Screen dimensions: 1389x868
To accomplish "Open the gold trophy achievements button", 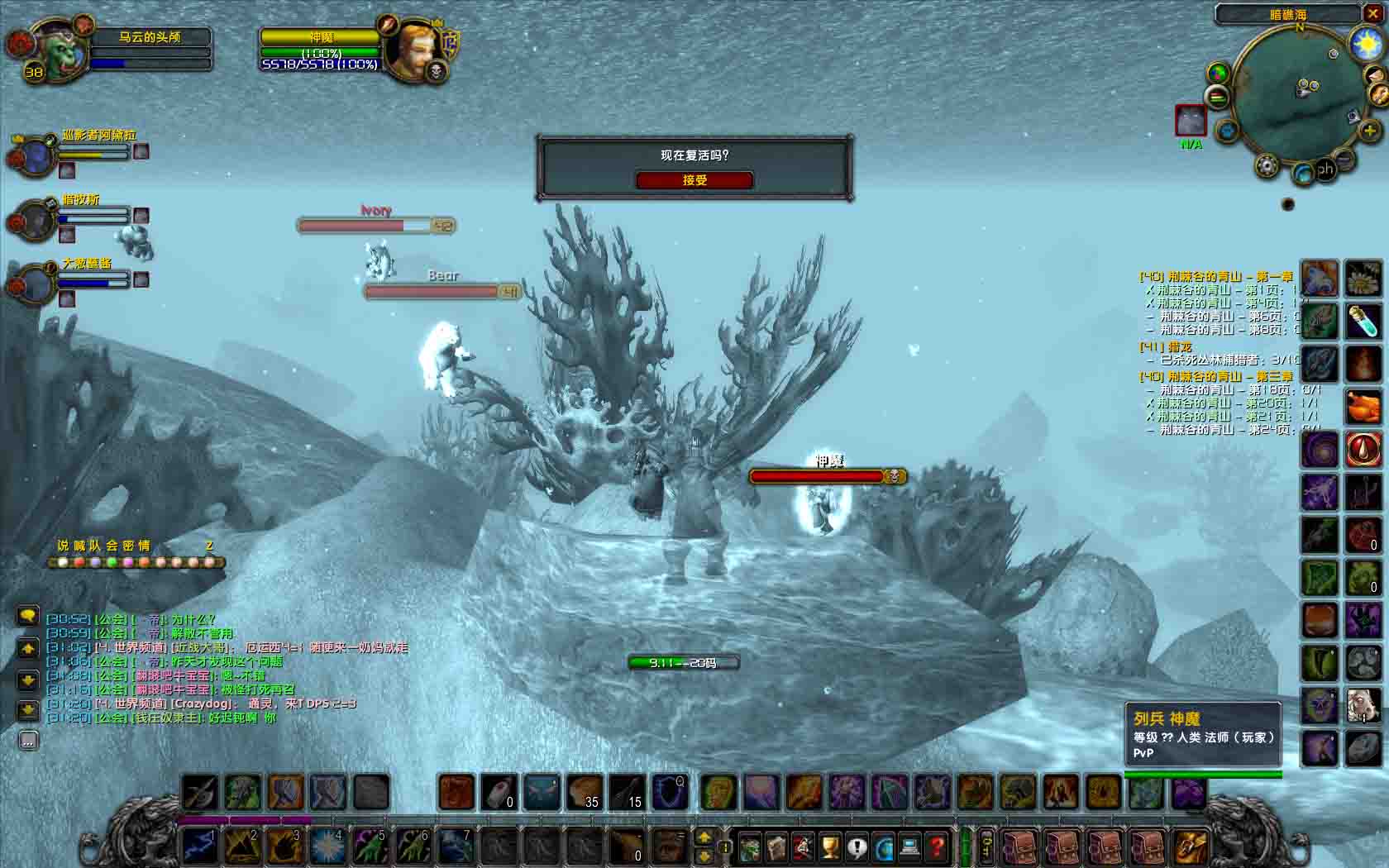I will click(829, 847).
